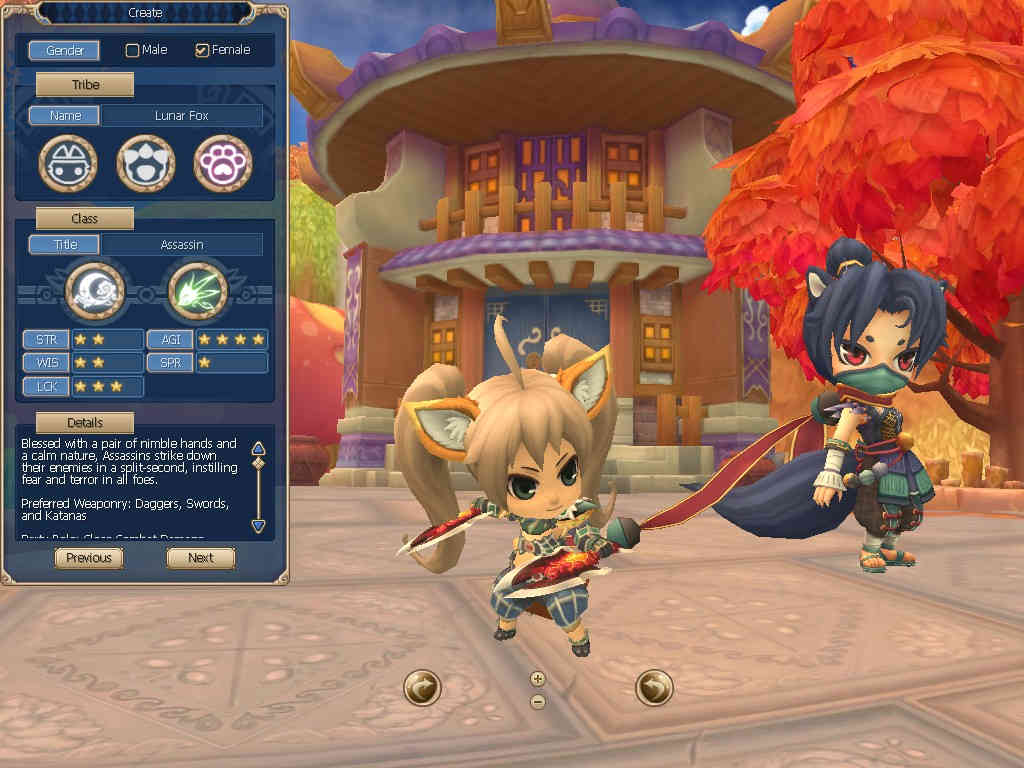
Task: Tick the Male gender checkbox
Action: click(x=132, y=50)
